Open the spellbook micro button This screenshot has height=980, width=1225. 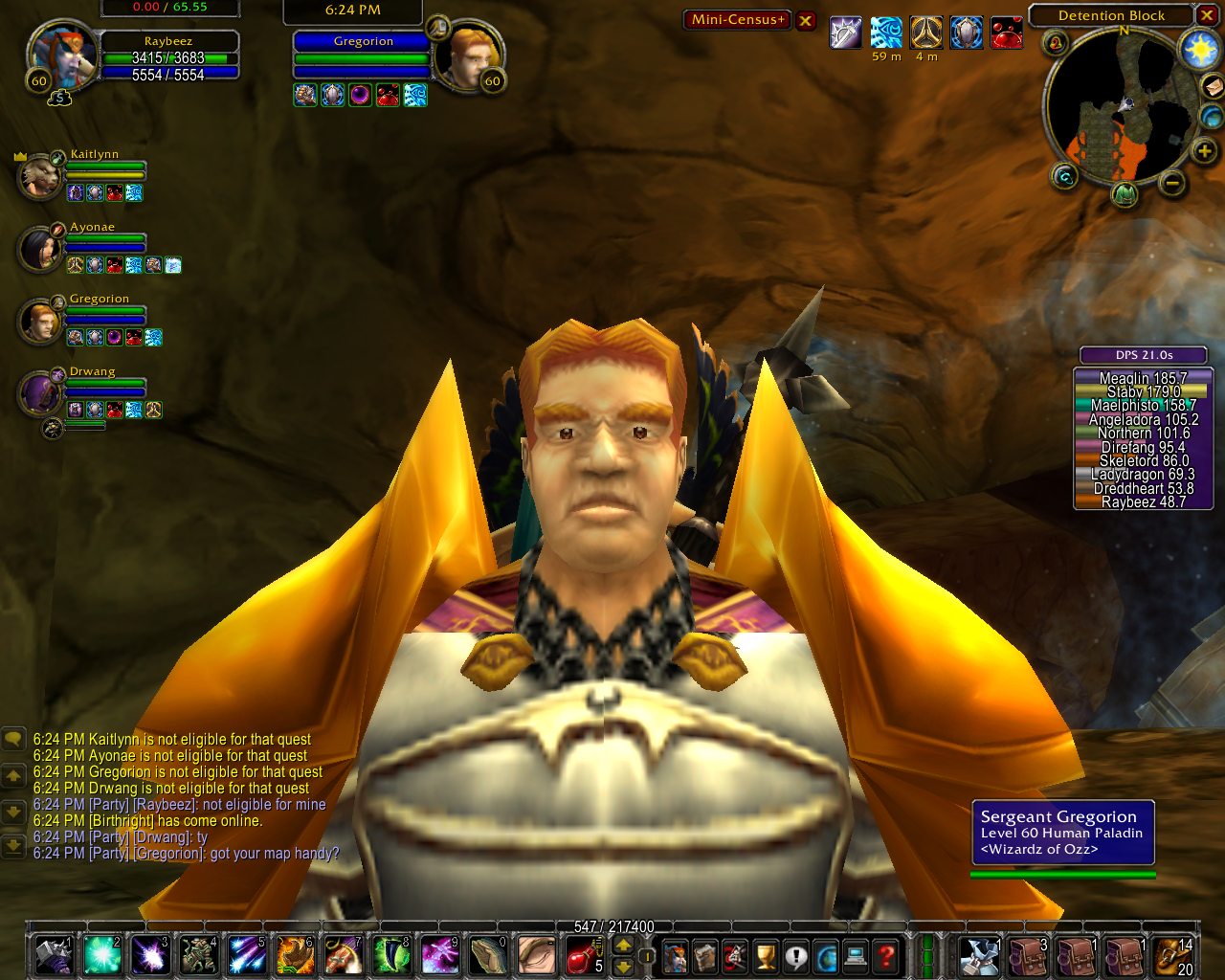[x=705, y=955]
